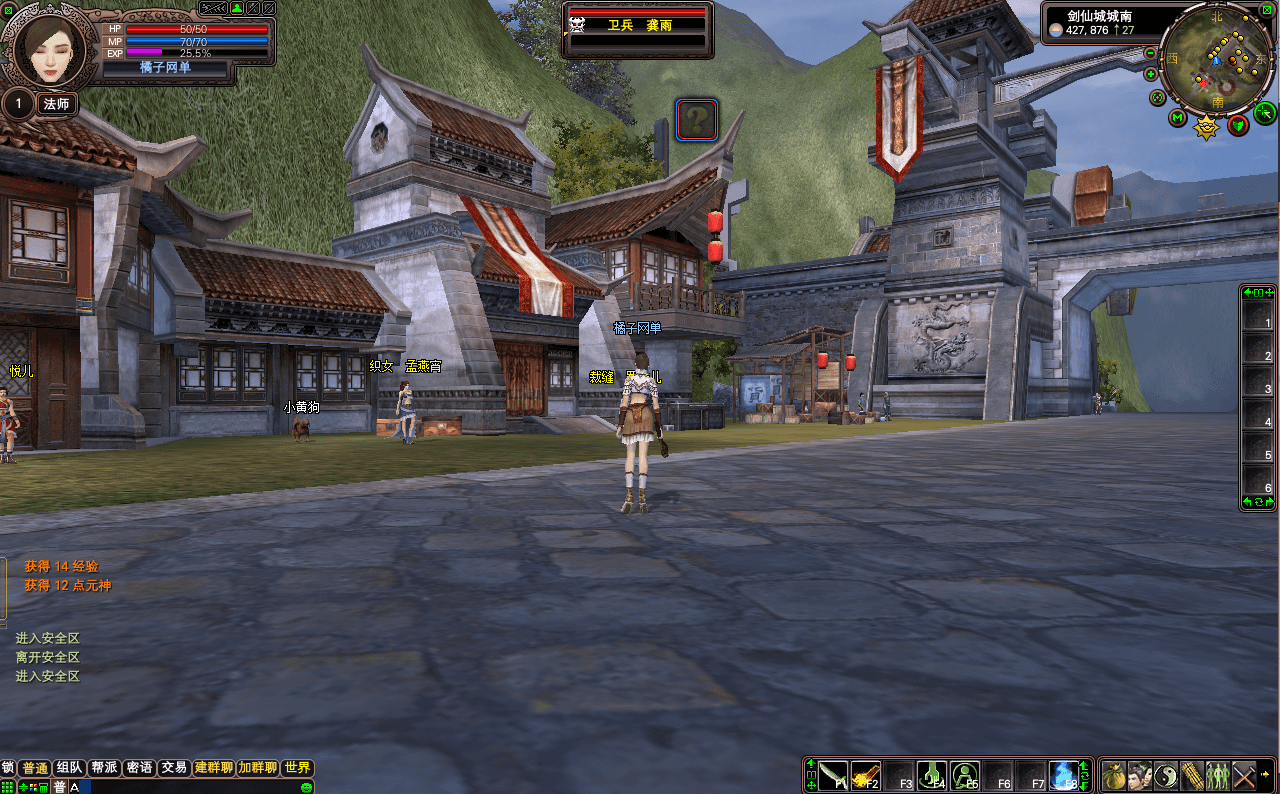Click the minimap zoom-in plus button
The height and width of the screenshot is (794, 1280).
[x=1151, y=73]
